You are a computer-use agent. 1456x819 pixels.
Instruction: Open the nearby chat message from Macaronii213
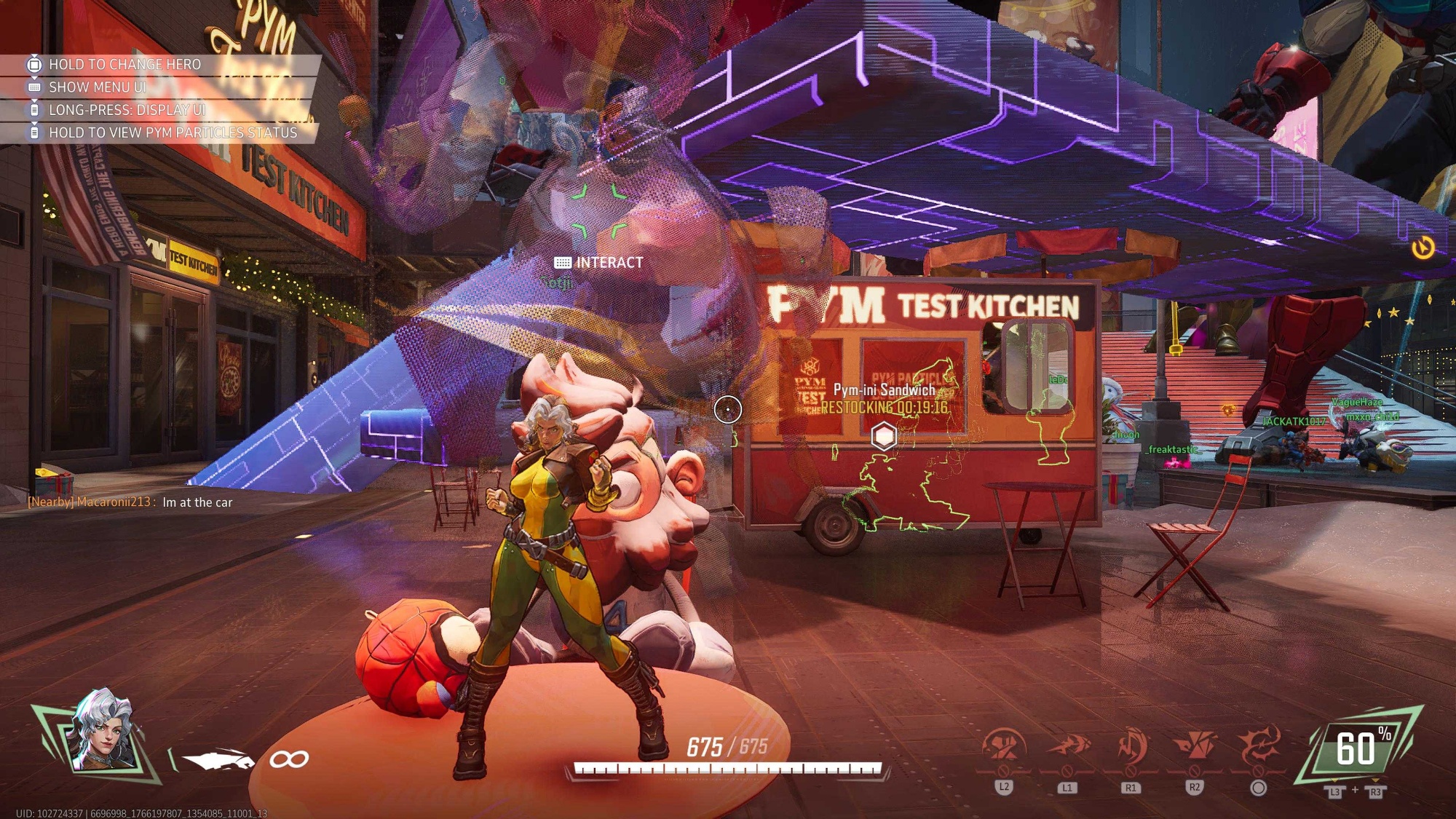point(131,502)
